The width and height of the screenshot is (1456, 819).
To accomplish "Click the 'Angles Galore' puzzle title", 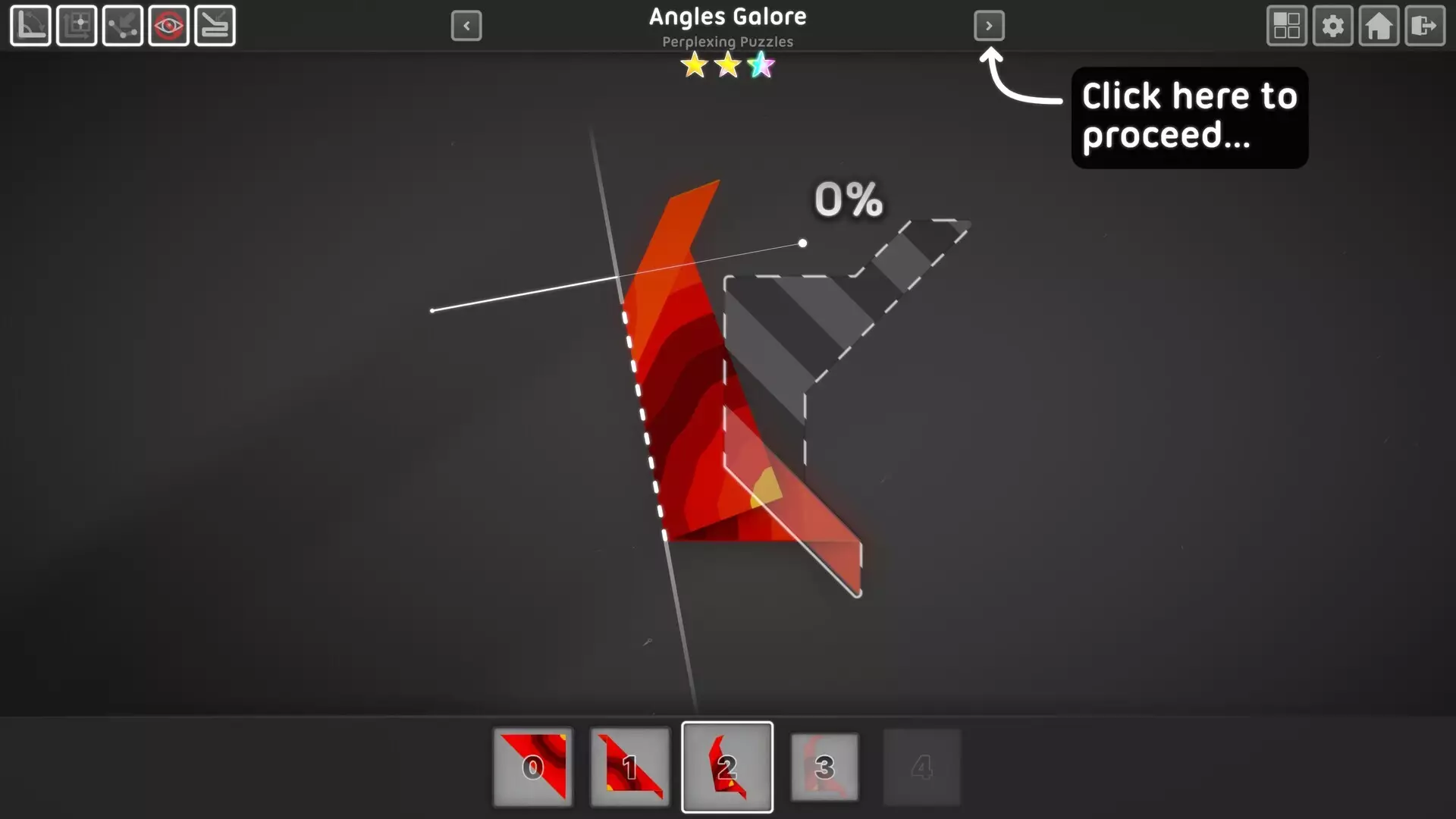I will 727,17.
